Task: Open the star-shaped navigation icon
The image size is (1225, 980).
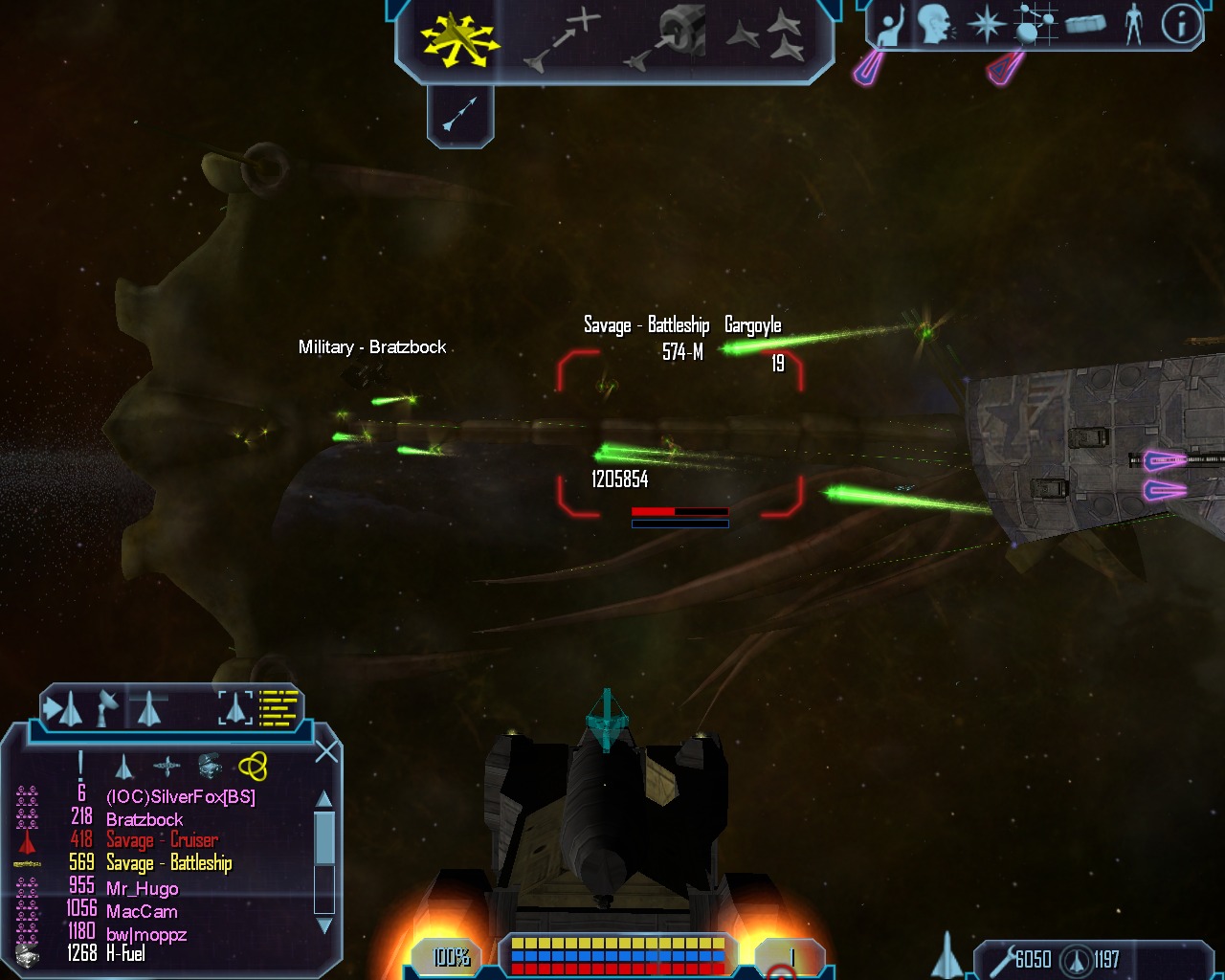Action: 986,24
